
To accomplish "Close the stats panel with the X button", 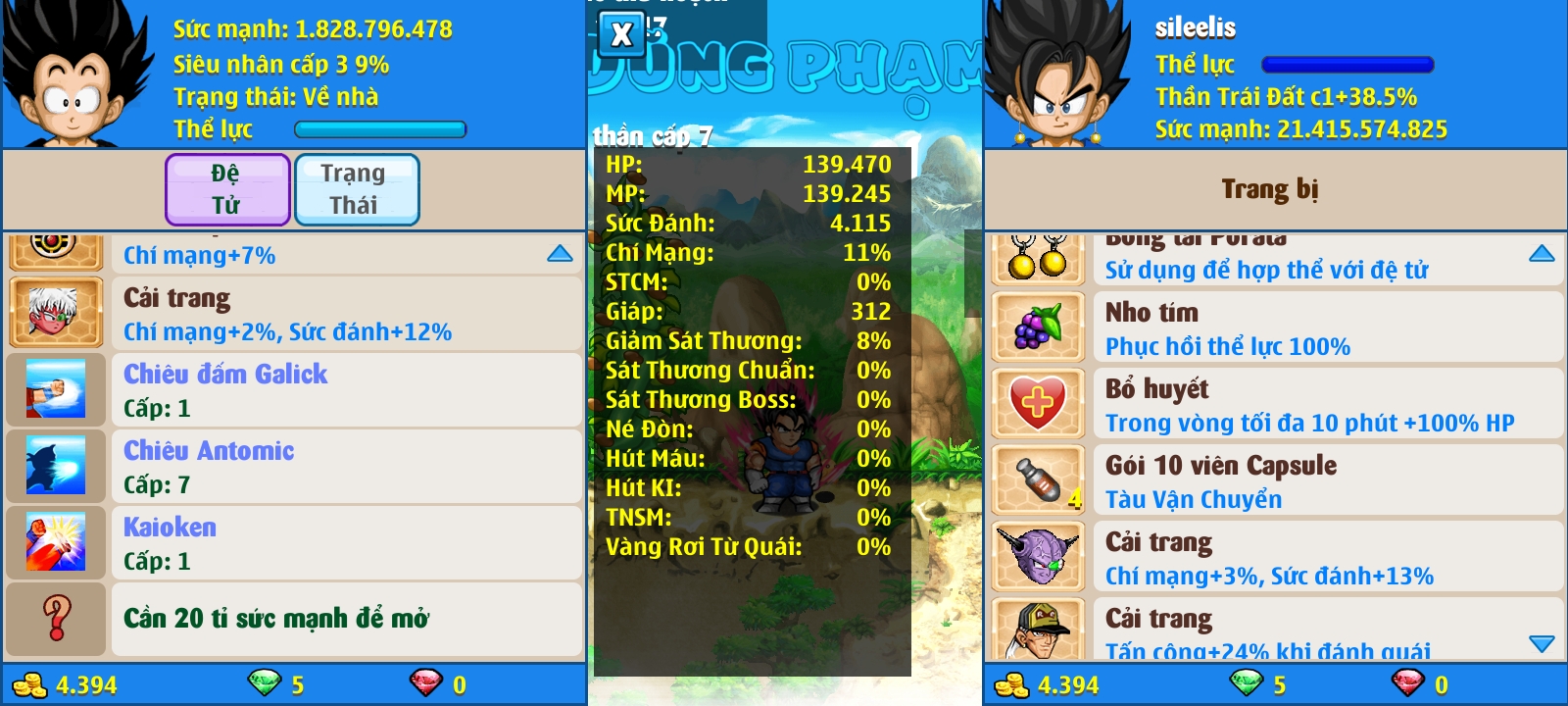I will [621, 34].
